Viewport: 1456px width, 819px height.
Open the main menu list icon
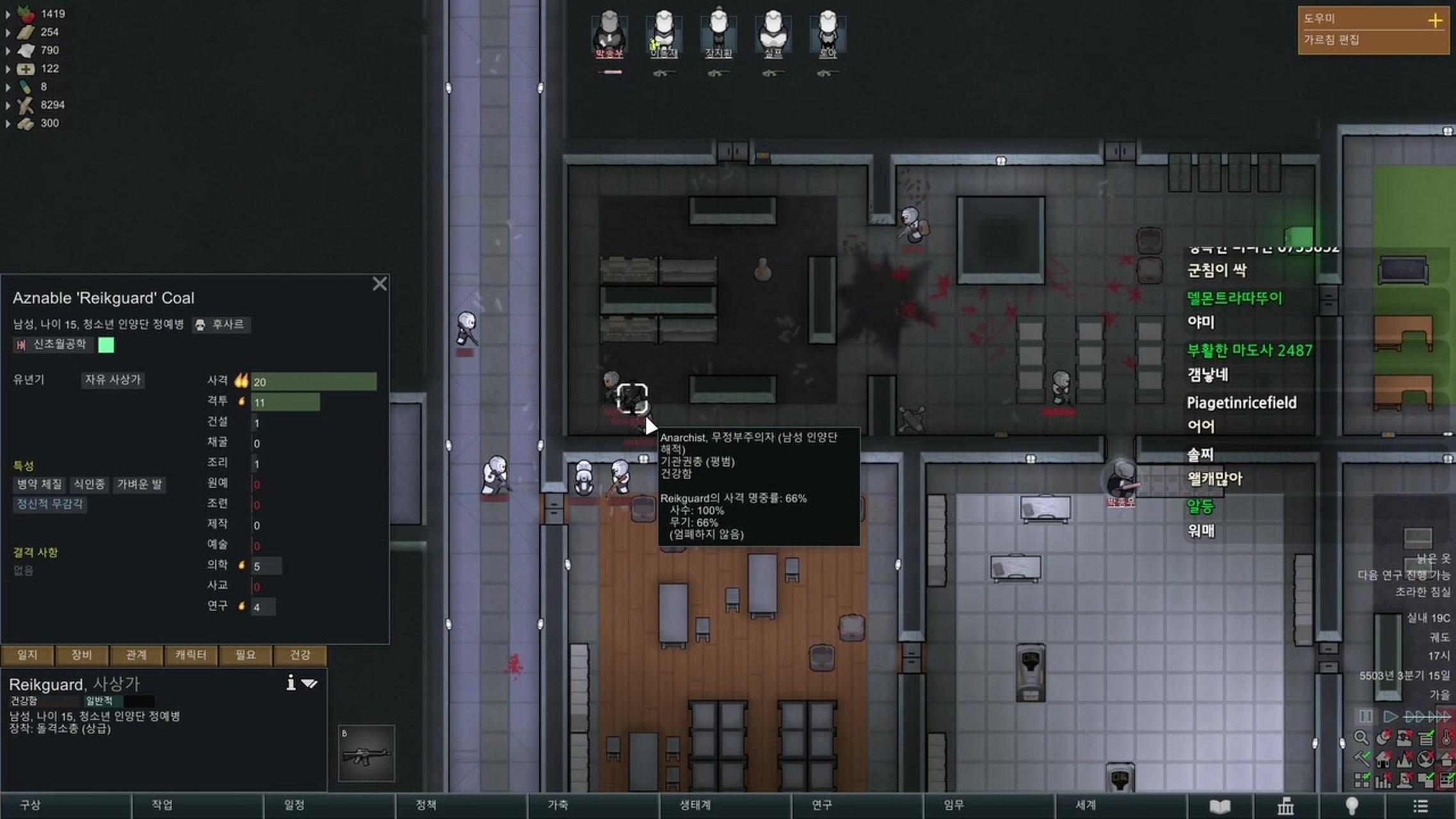(x=1420, y=806)
